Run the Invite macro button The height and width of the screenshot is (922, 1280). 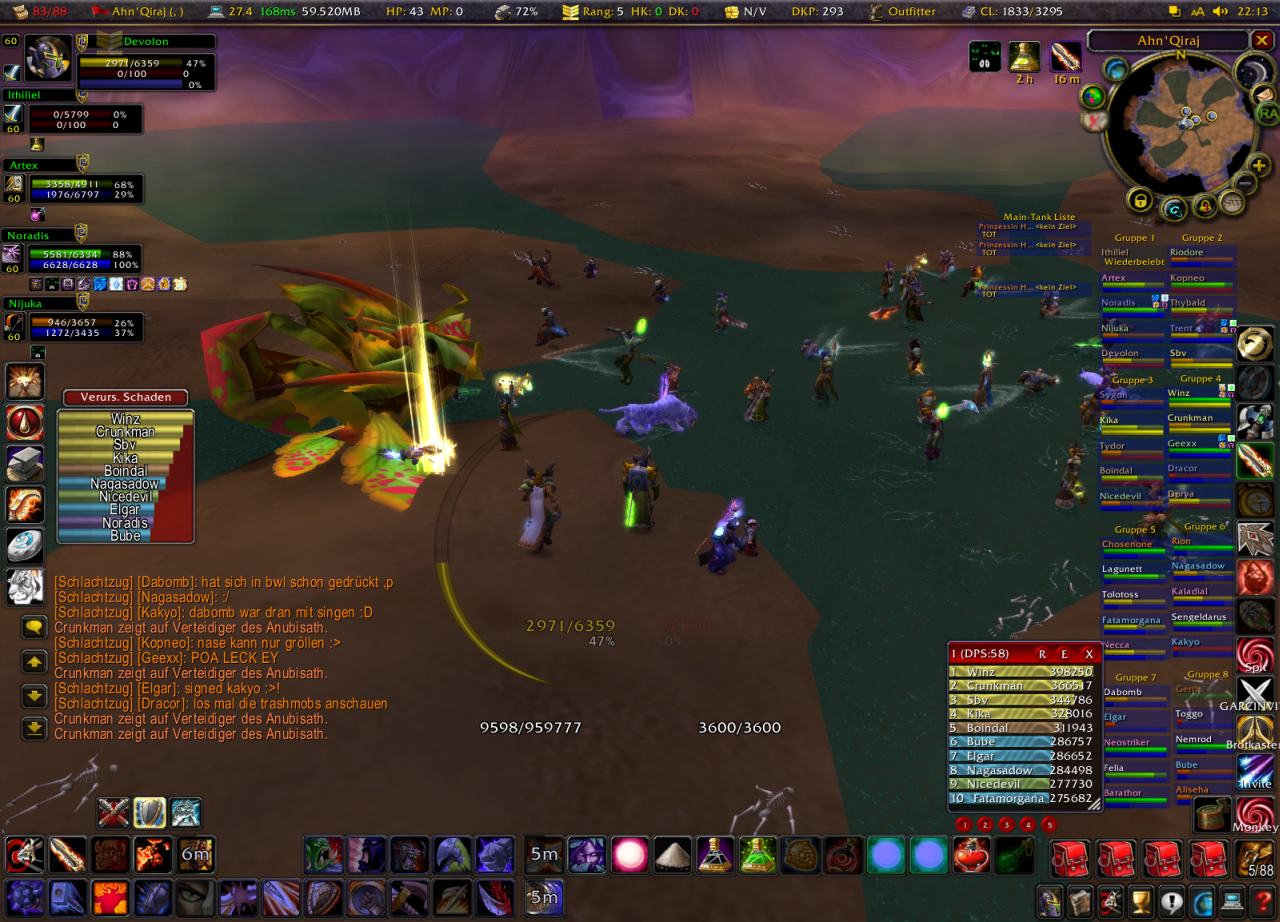1256,773
